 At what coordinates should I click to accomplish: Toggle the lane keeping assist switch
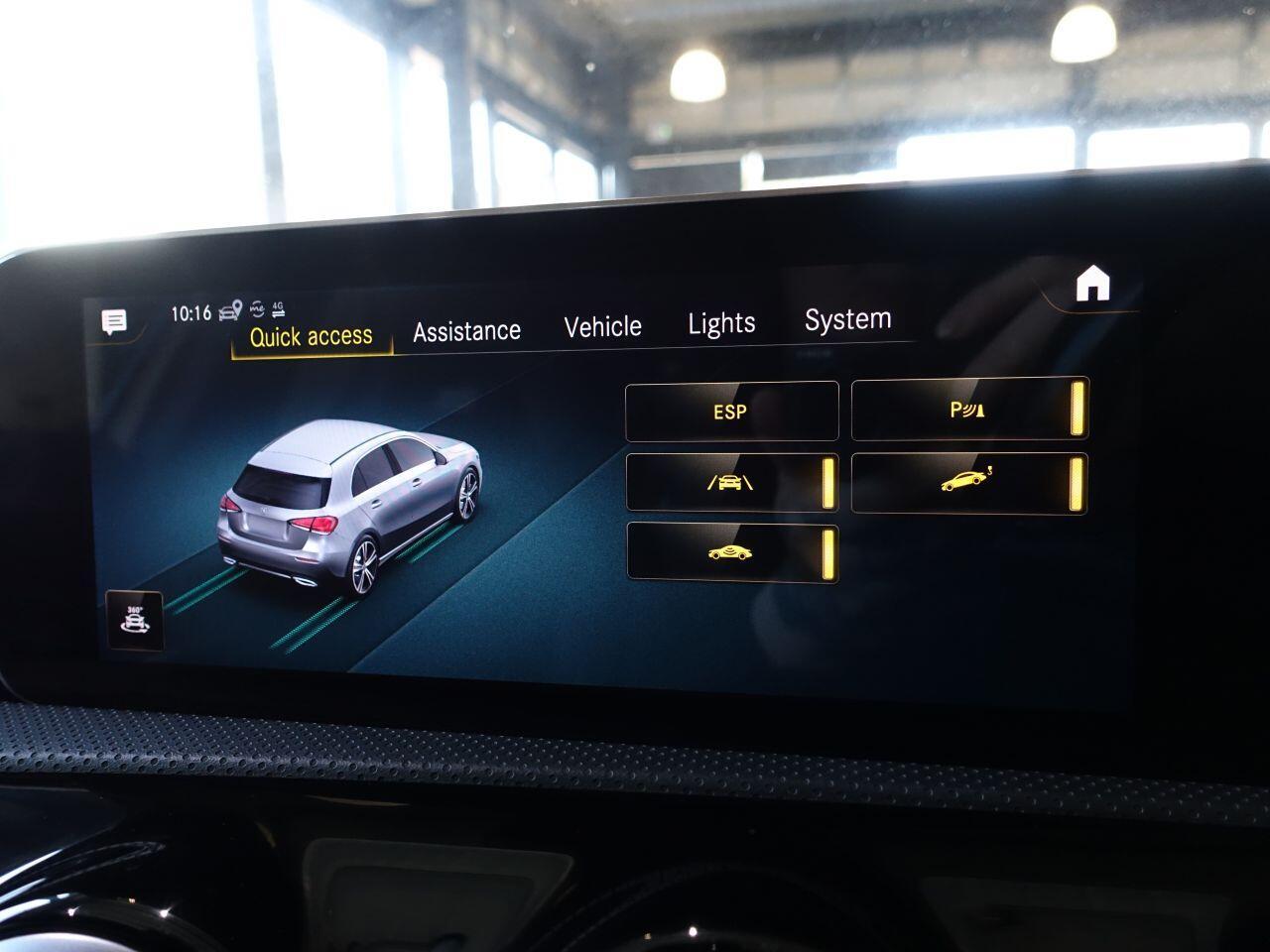pos(827,482)
